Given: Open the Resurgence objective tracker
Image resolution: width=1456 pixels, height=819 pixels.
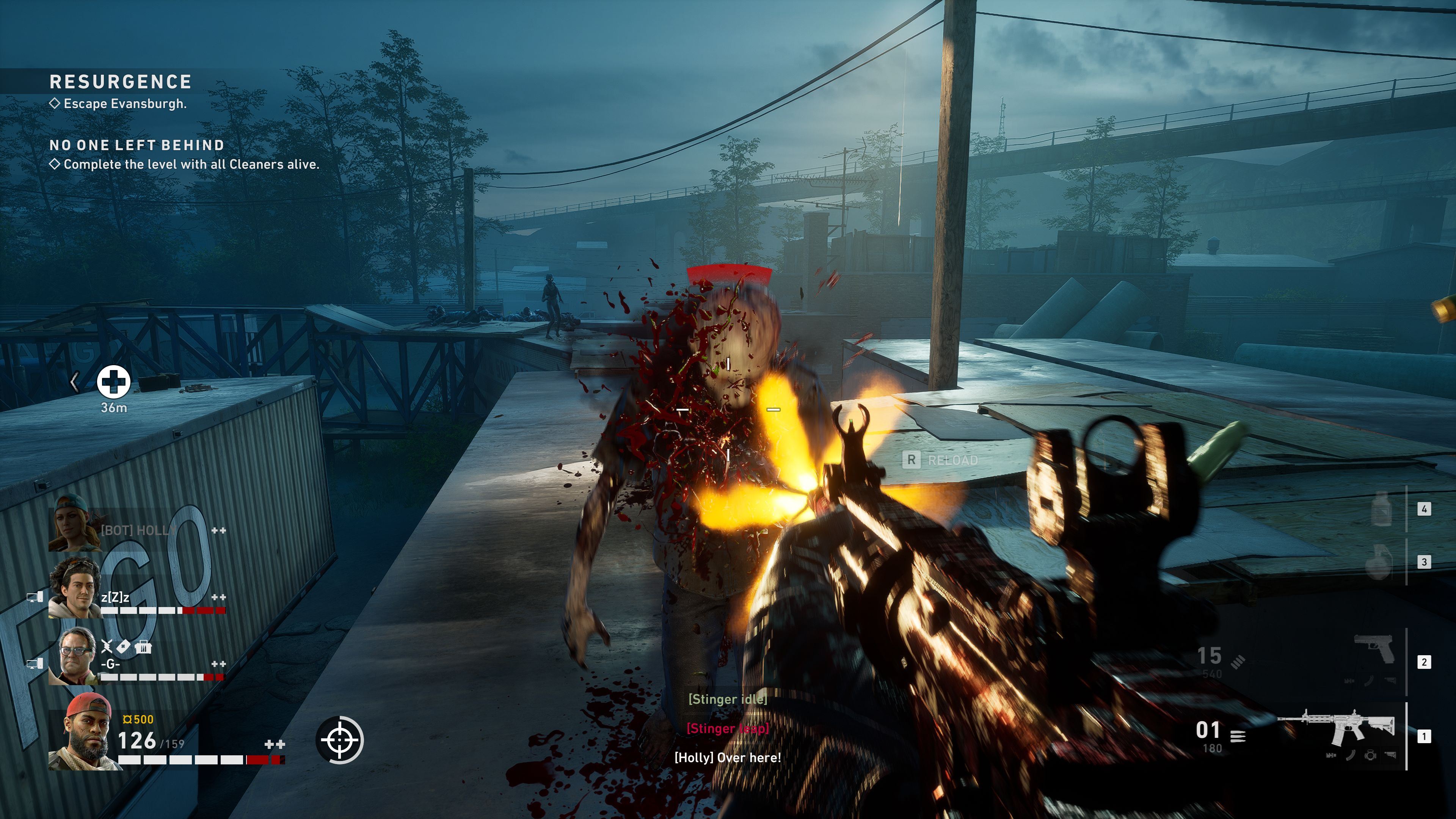Looking at the screenshot, I should (x=121, y=82).
